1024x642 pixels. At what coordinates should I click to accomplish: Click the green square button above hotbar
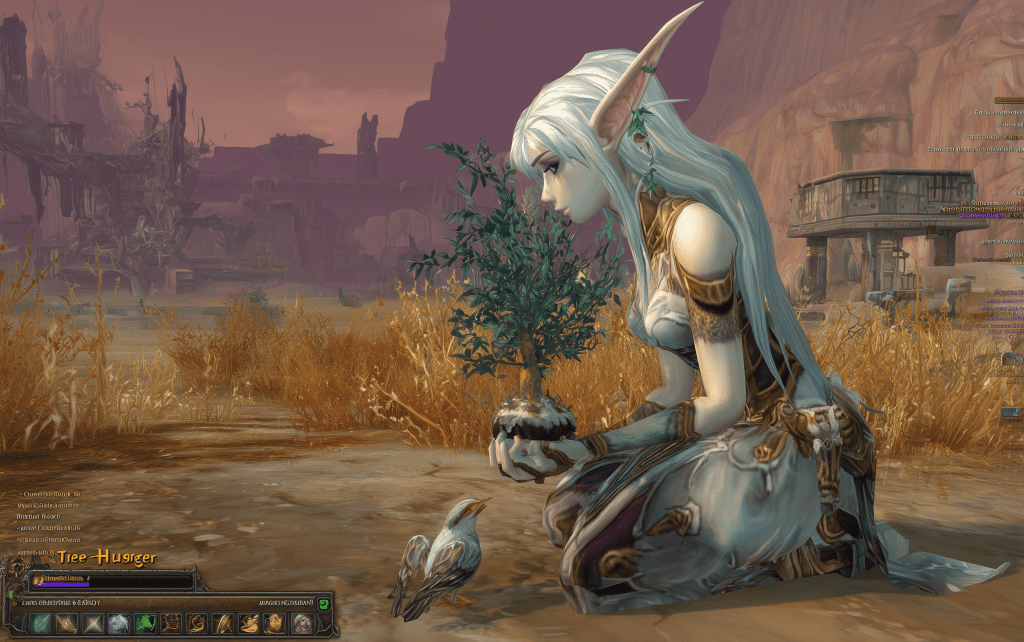click(x=323, y=603)
